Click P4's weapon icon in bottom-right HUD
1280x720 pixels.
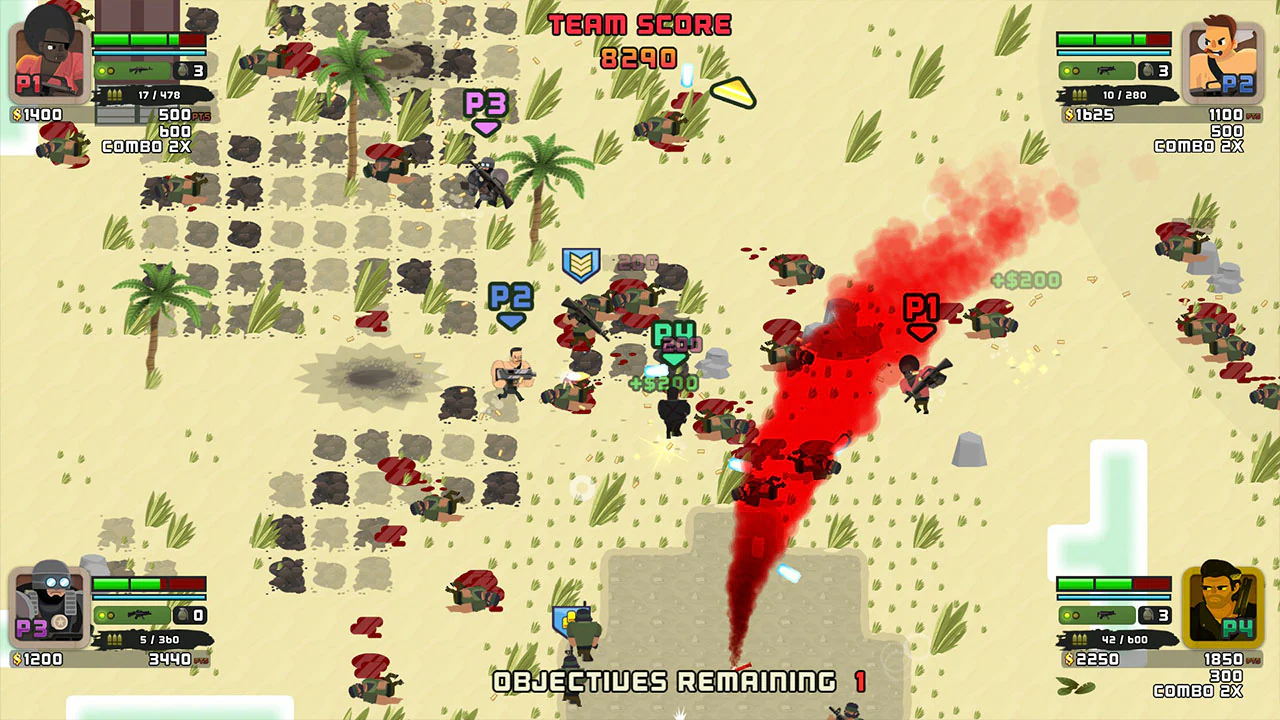(1106, 615)
